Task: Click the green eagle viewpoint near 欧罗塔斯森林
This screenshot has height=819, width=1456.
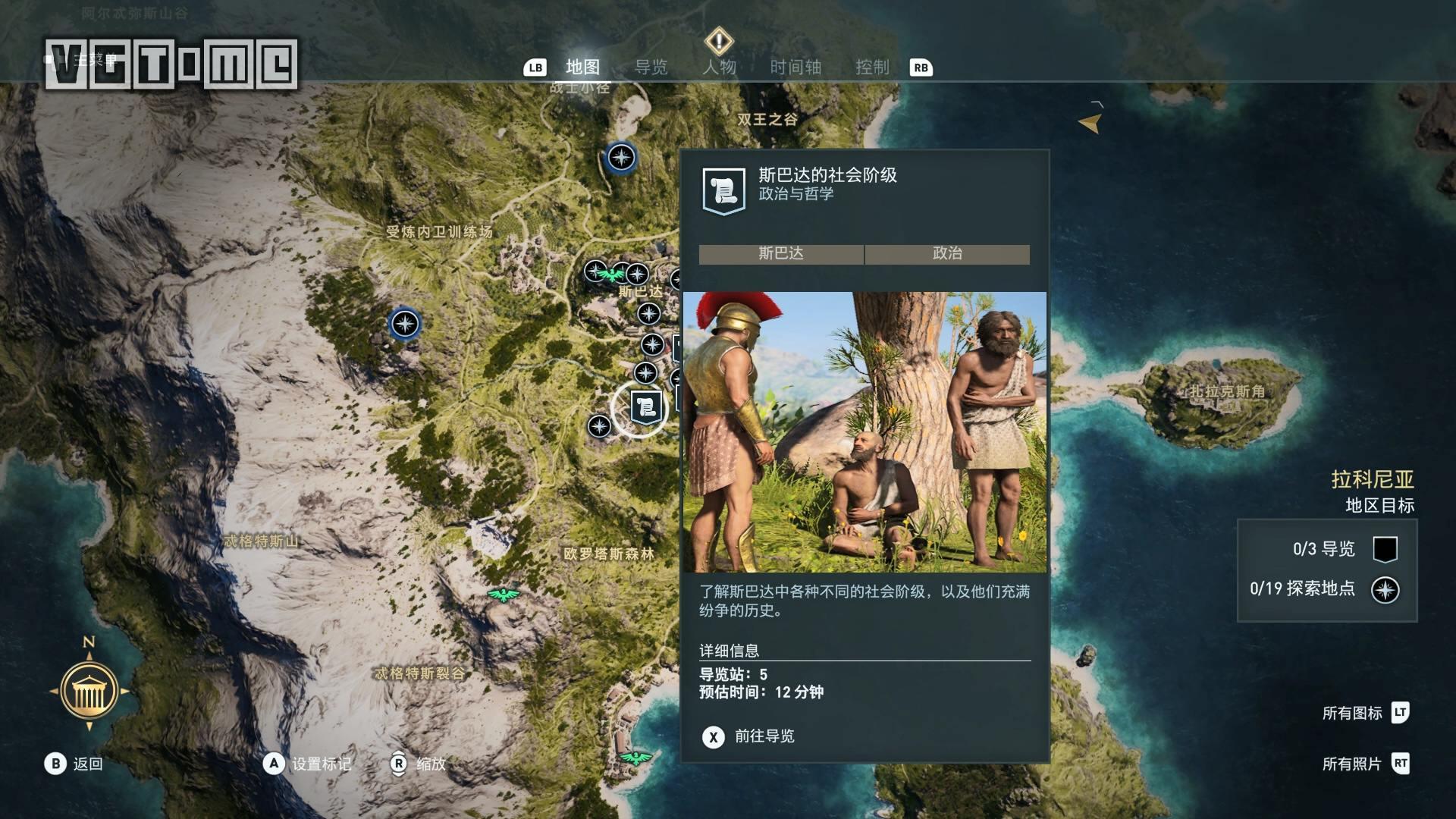Action: coord(504,595)
